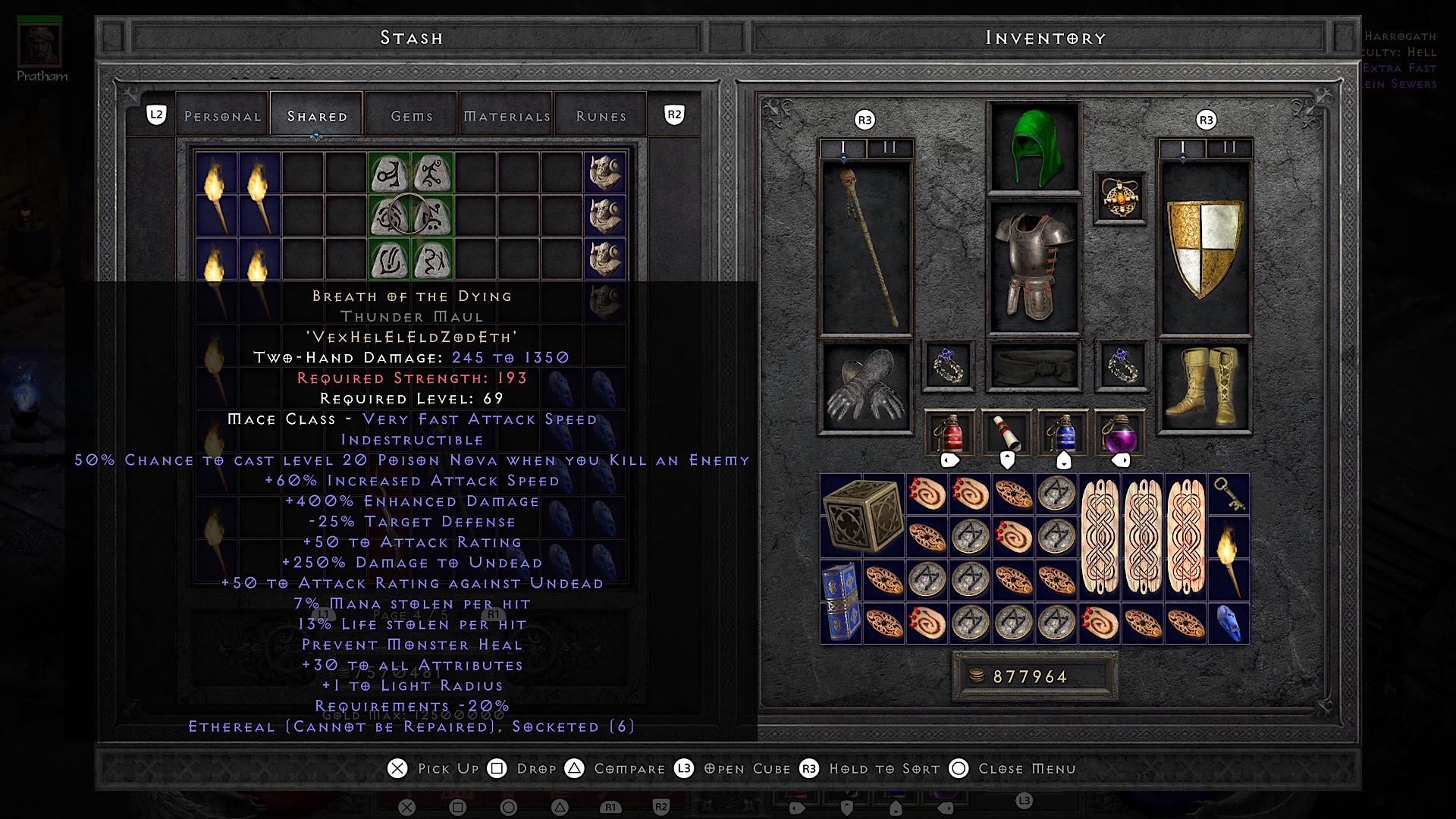Select the red healing potion belt slot
This screenshot has height=819, width=1456.
(x=949, y=432)
